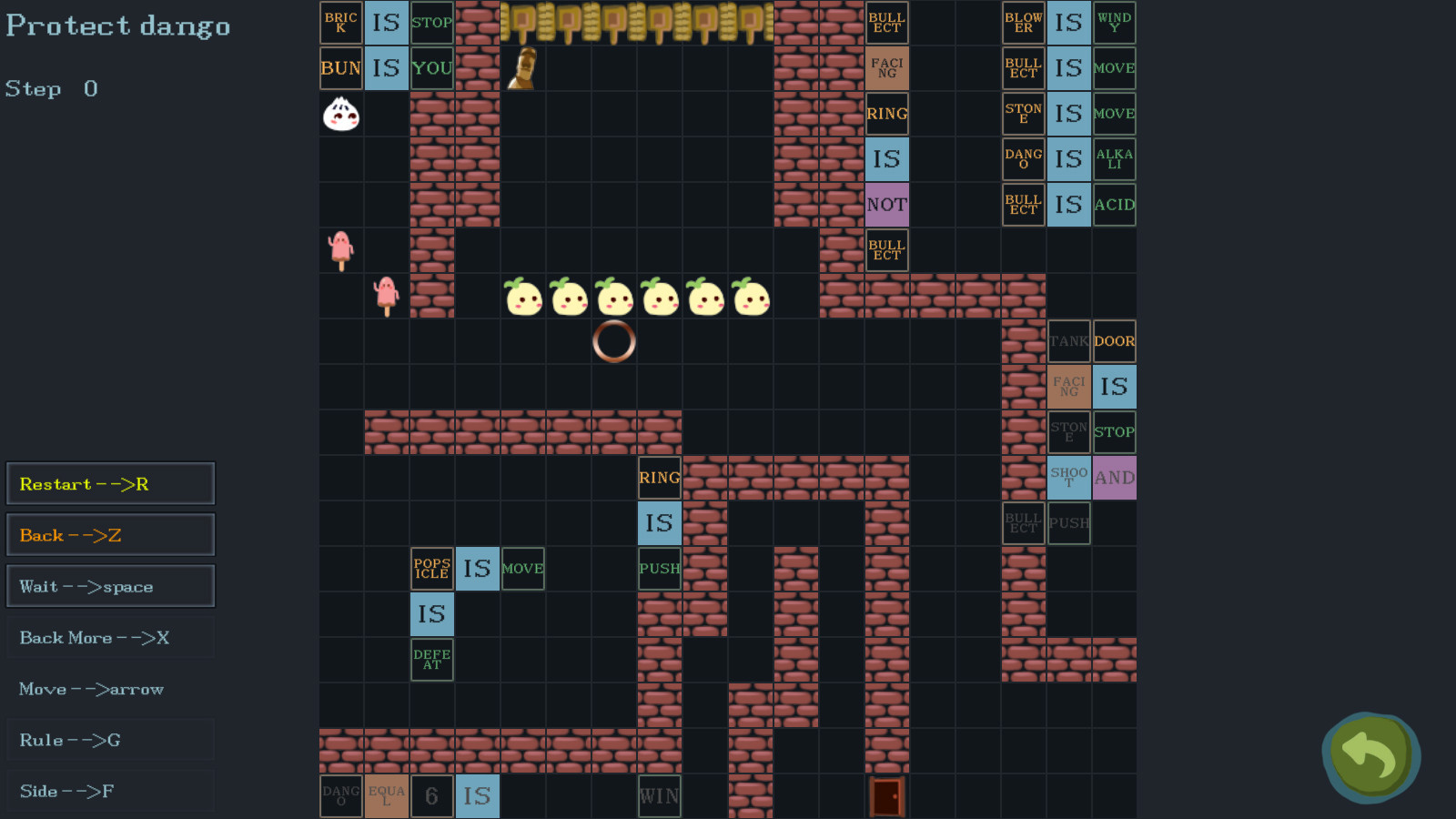Select the ALKALI tile in DANGO IS ALKALI
The width and height of the screenshot is (1456, 819).
pyautogui.click(x=1114, y=158)
